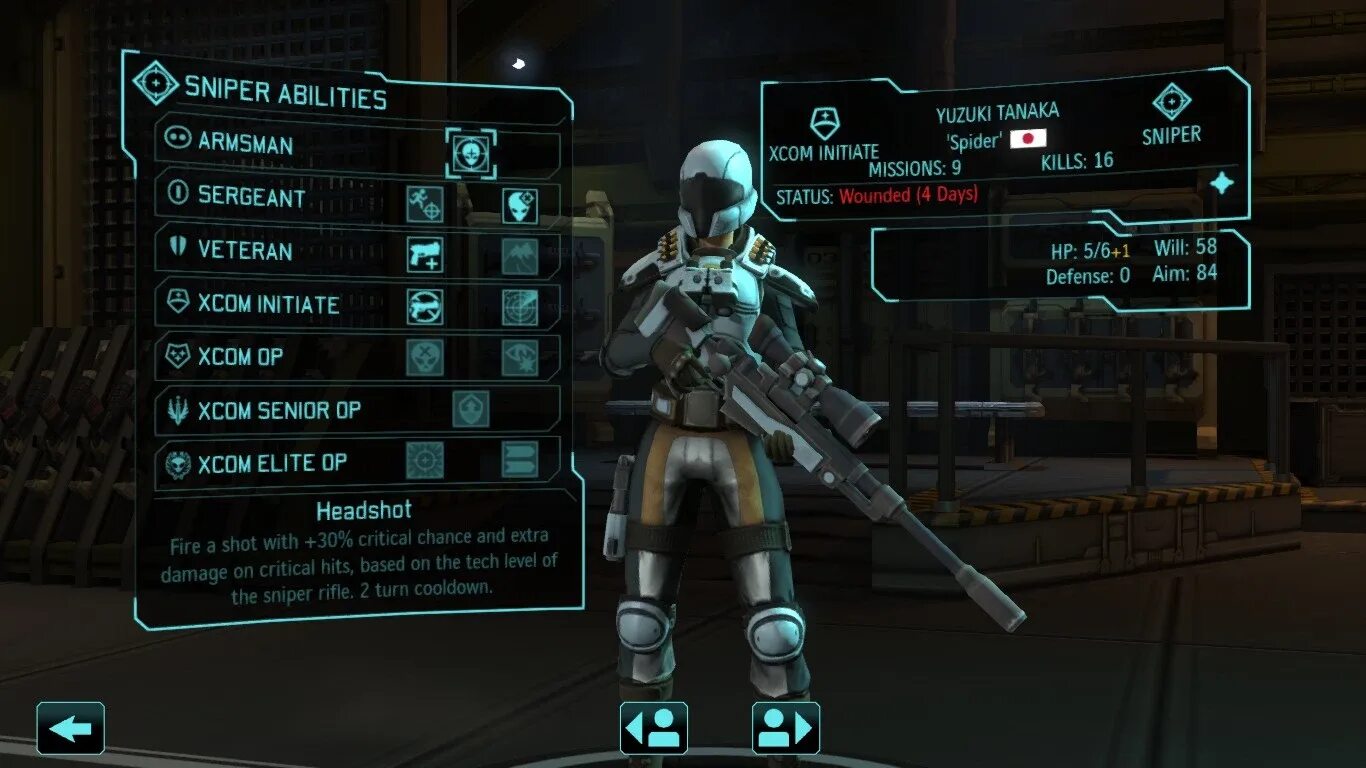Select the Double Tap two-bars ability
This screenshot has height=768, width=1366.
pos(520,460)
